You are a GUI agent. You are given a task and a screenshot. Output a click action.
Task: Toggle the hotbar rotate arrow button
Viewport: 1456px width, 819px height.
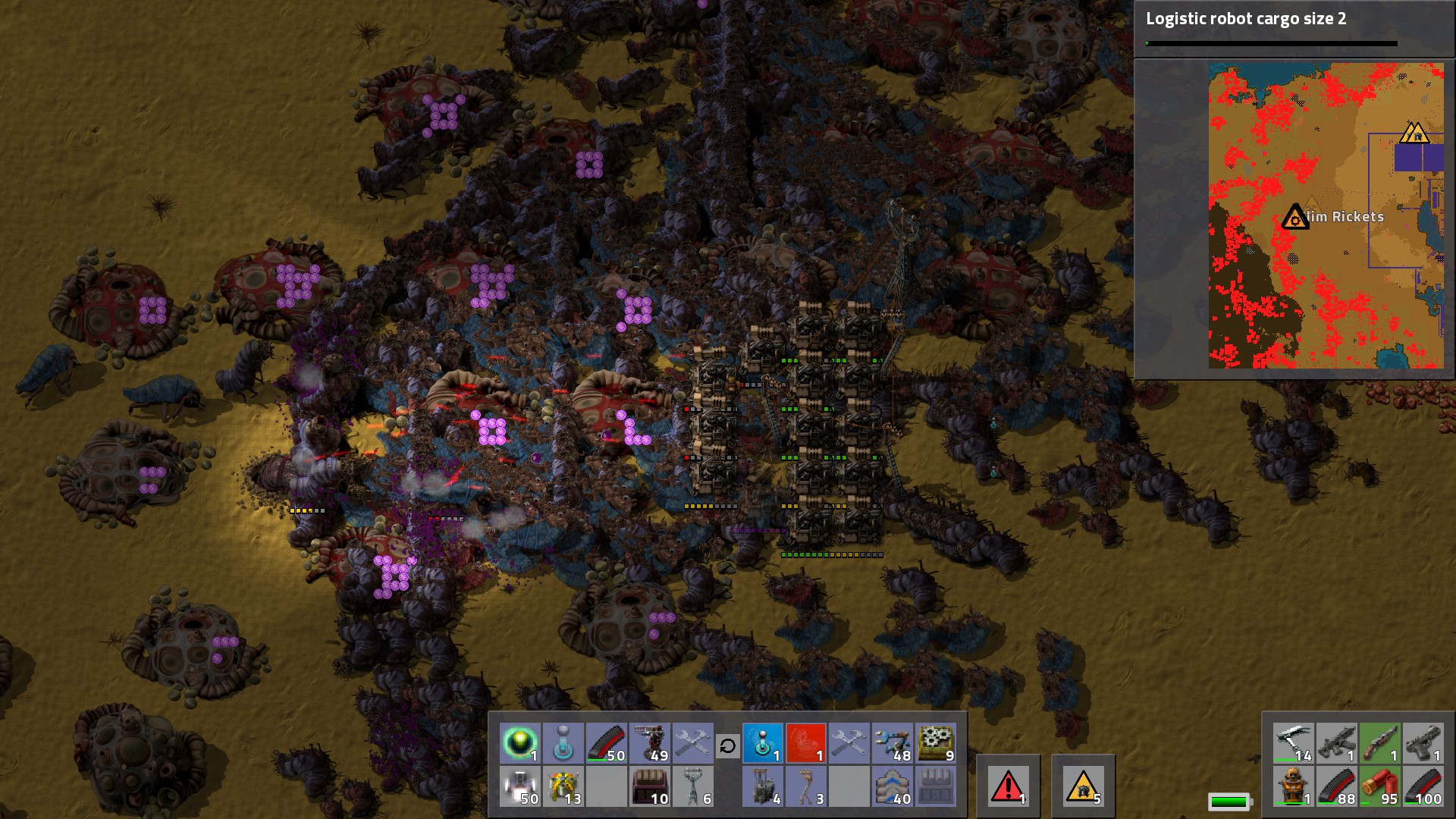coord(727,746)
